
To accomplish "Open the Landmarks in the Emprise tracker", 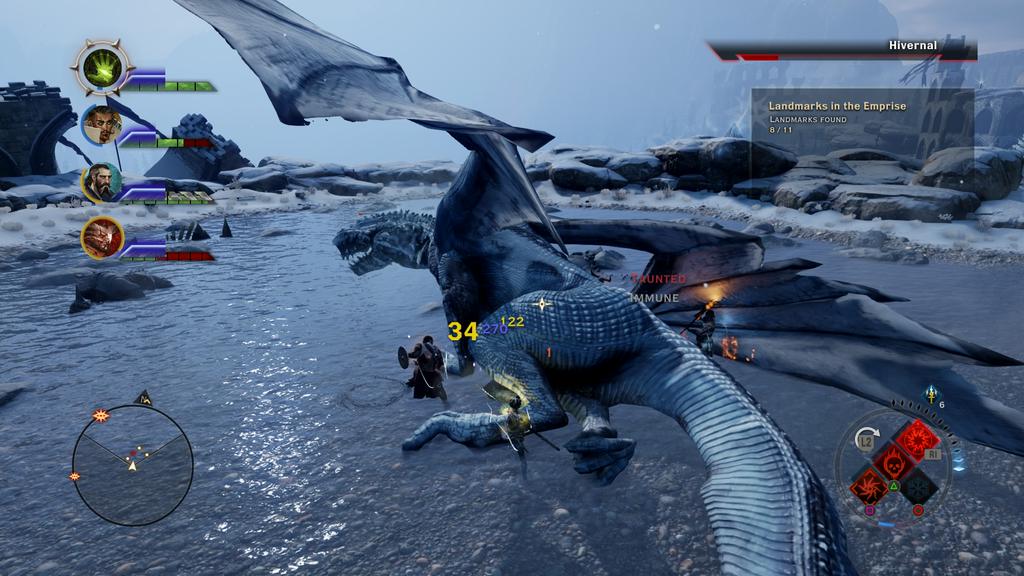I will (x=862, y=117).
